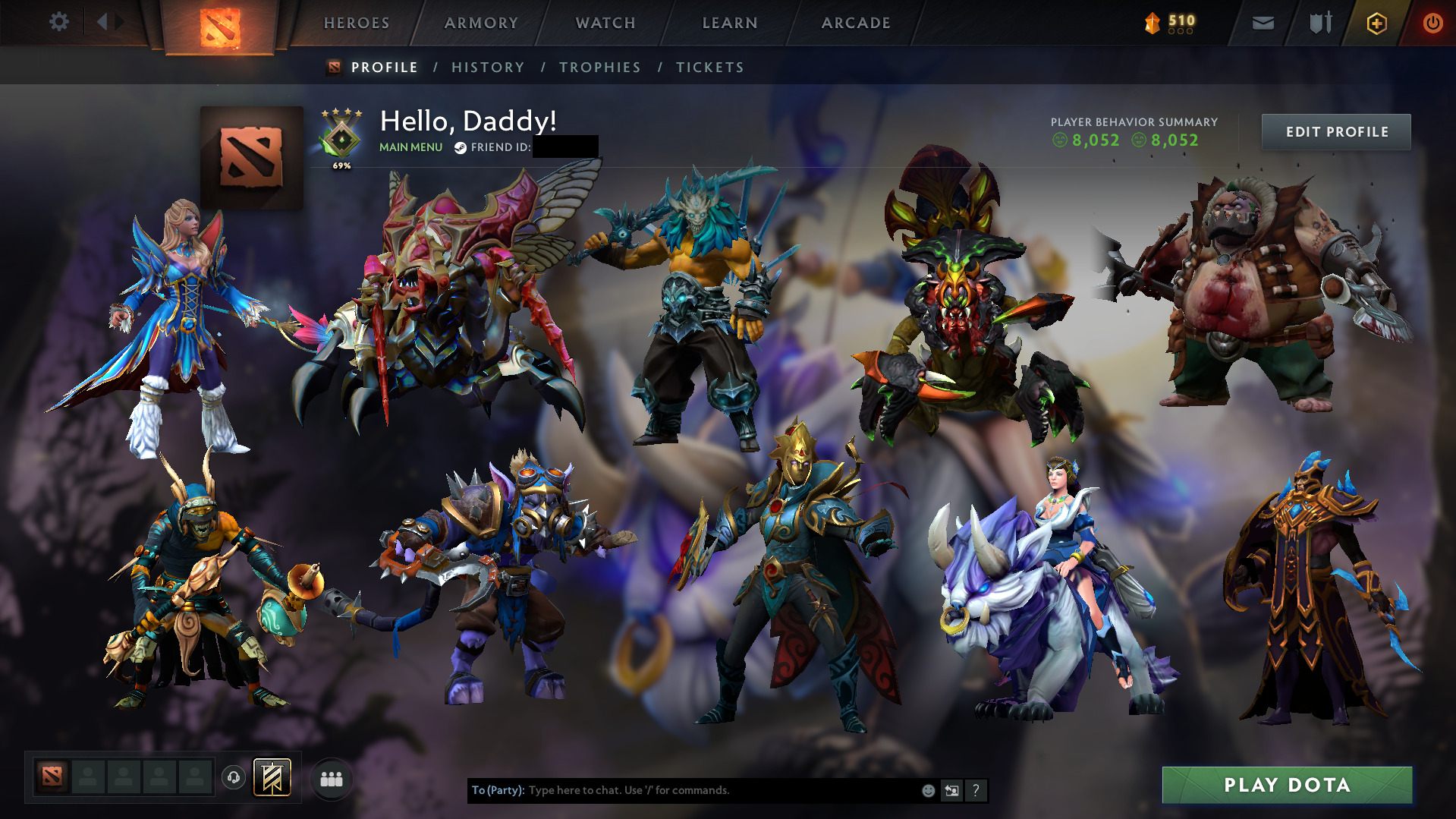Viewport: 1456px width, 819px height.
Task: View the Trophies tab
Action: coord(599,68)
